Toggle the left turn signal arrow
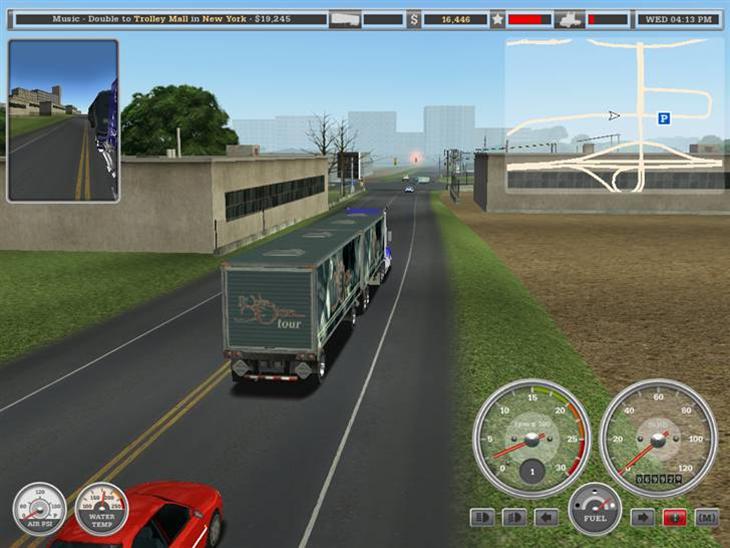 546,517
